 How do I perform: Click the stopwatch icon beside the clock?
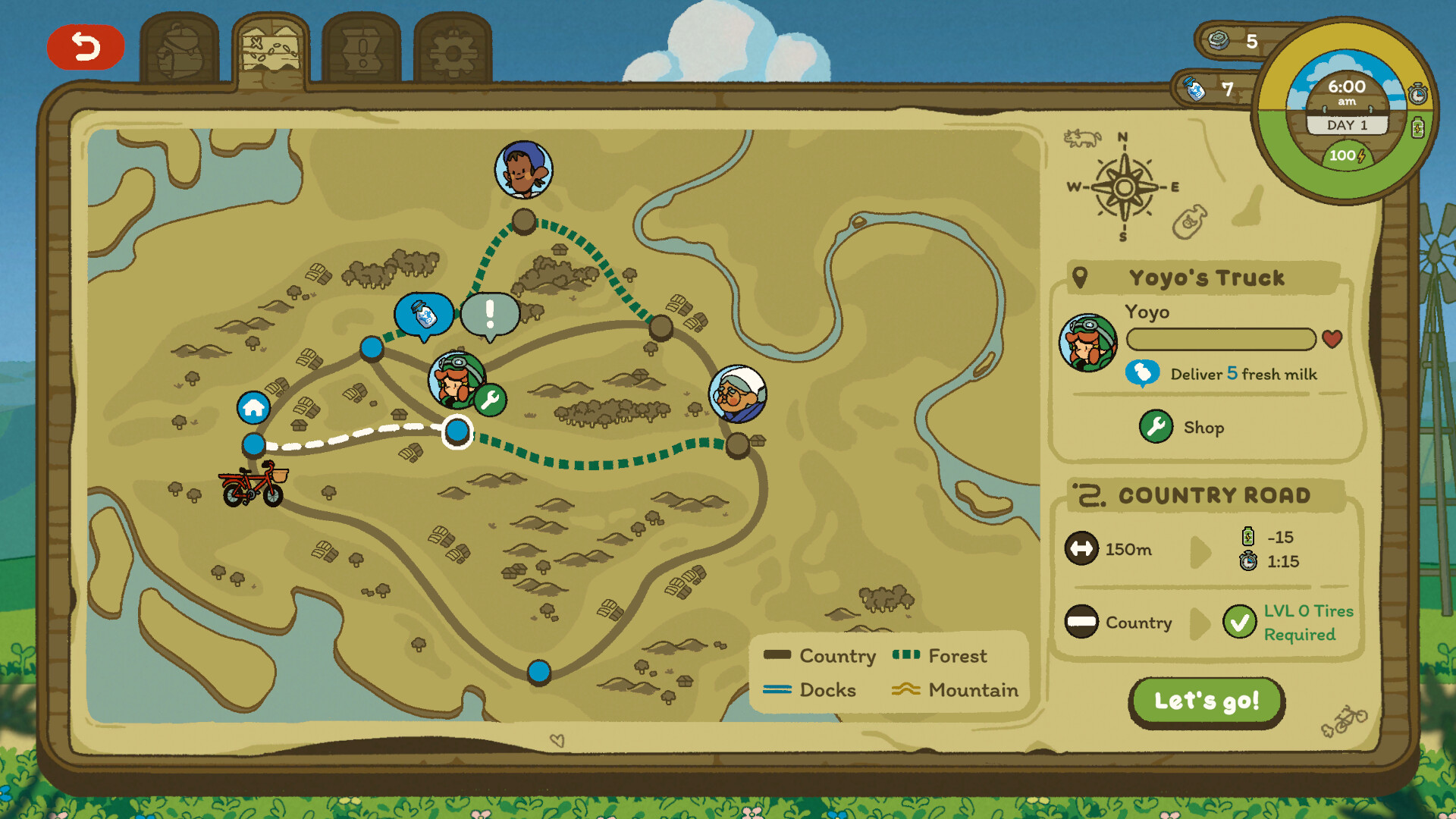(1417, 93)
